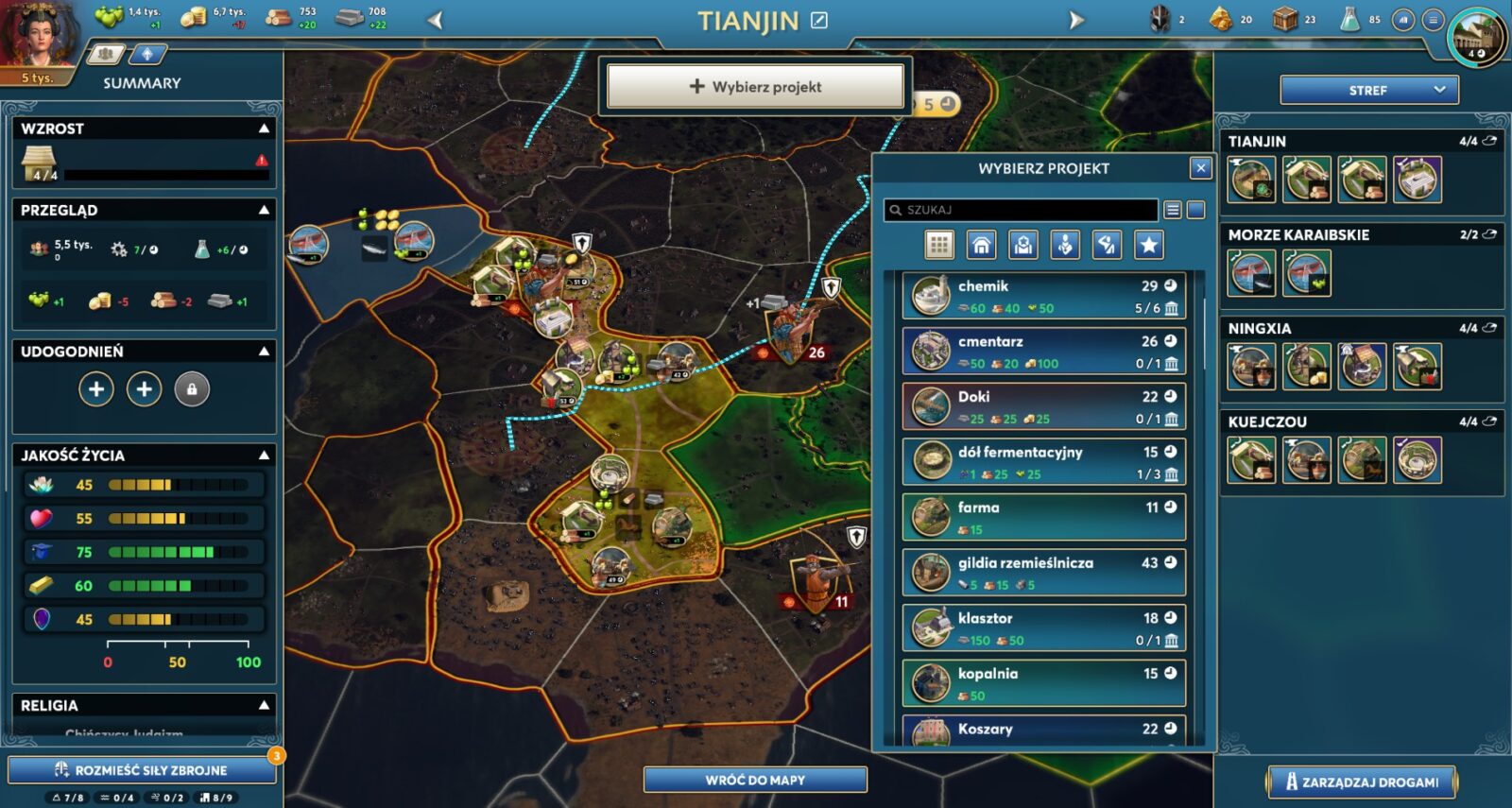Click the Wybierz projekt button
1512x808 pixels.
coord(755,87)
